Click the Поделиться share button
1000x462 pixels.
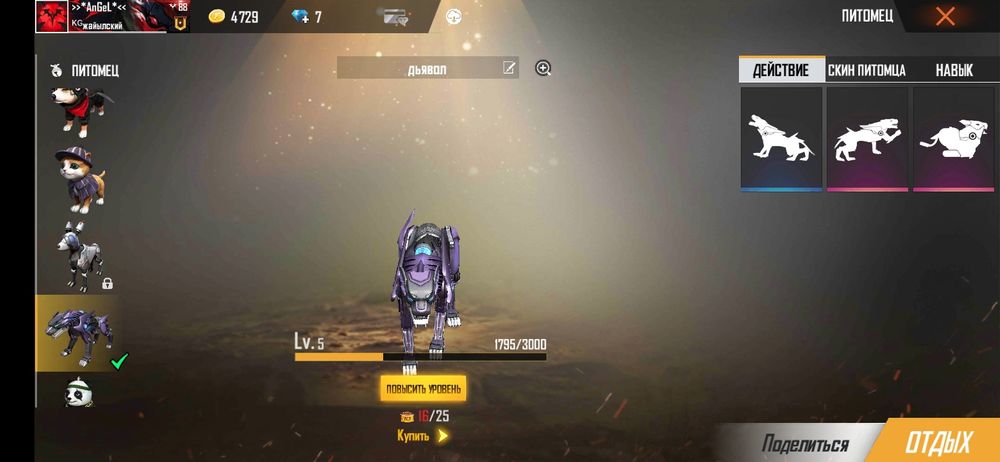804,444
